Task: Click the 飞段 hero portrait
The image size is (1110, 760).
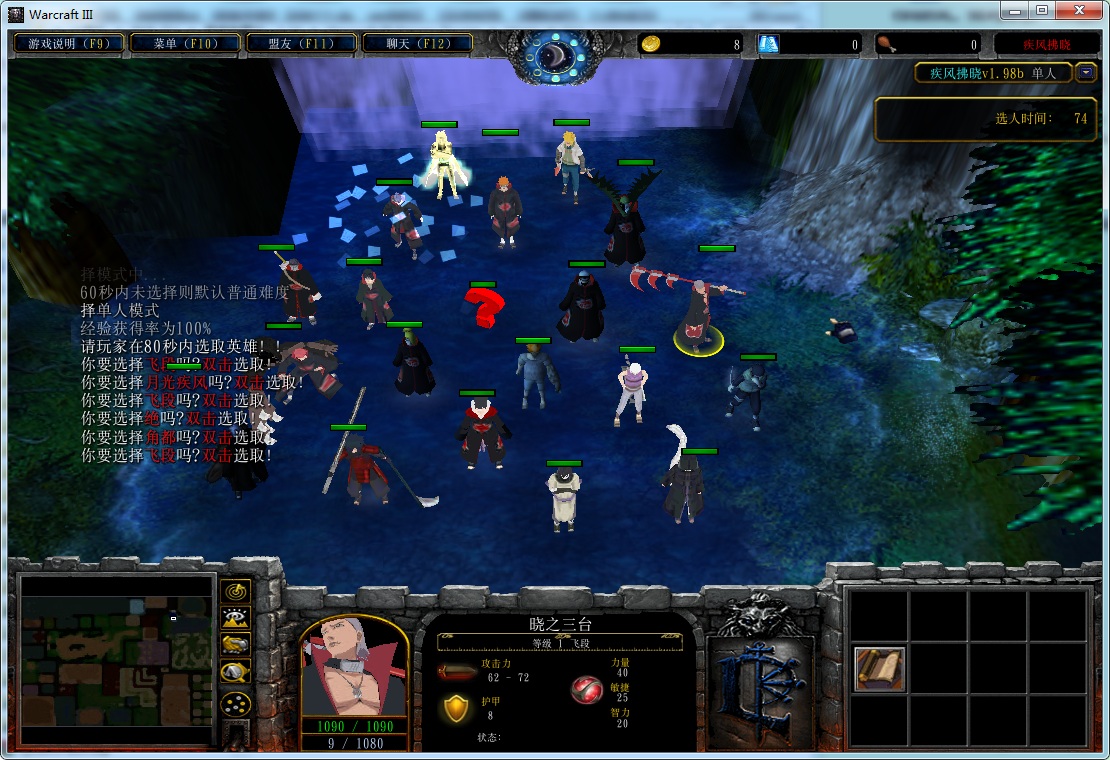Action: 354,667
